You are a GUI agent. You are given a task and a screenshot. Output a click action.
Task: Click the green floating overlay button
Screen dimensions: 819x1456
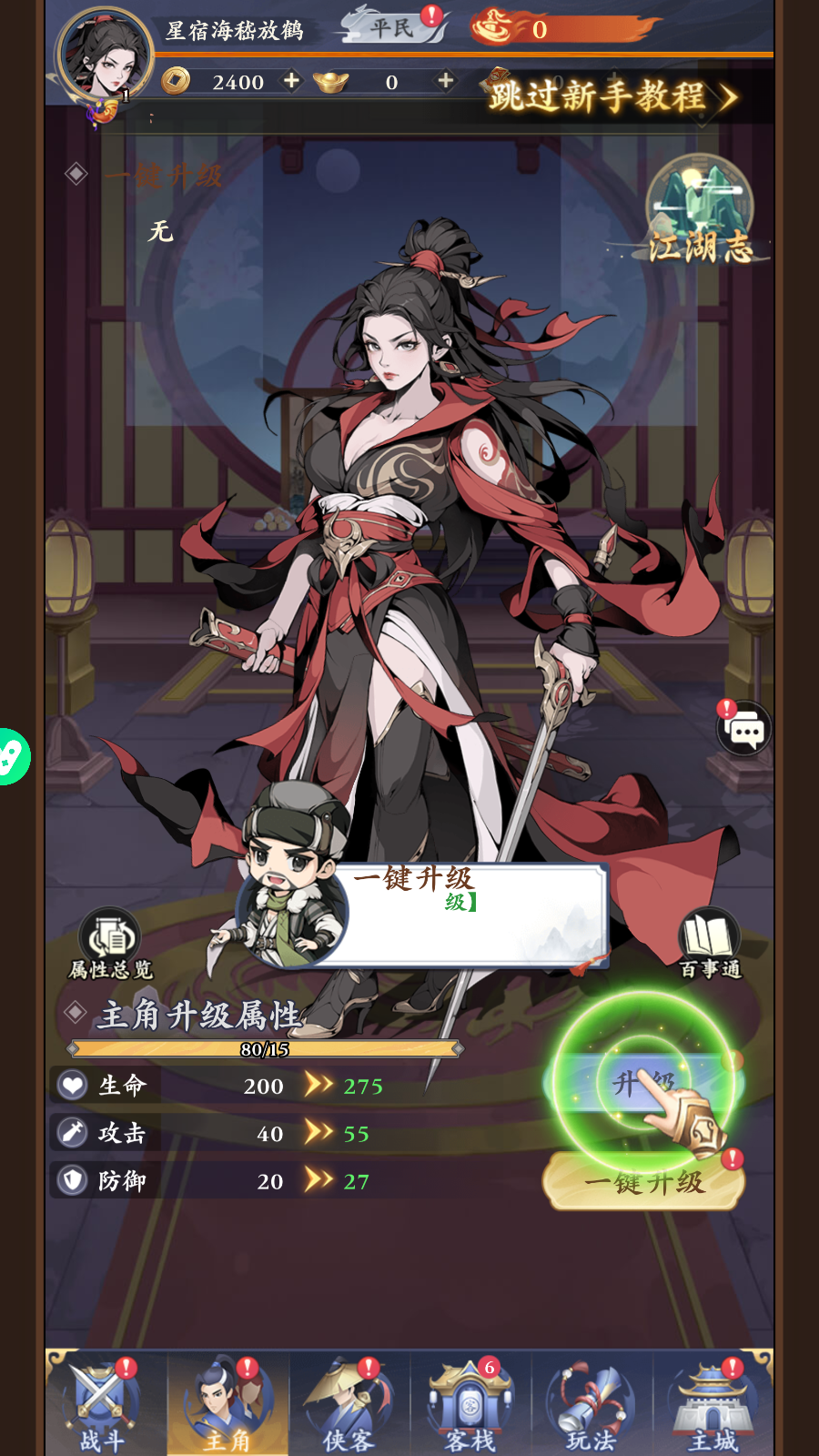pos(11,756)
